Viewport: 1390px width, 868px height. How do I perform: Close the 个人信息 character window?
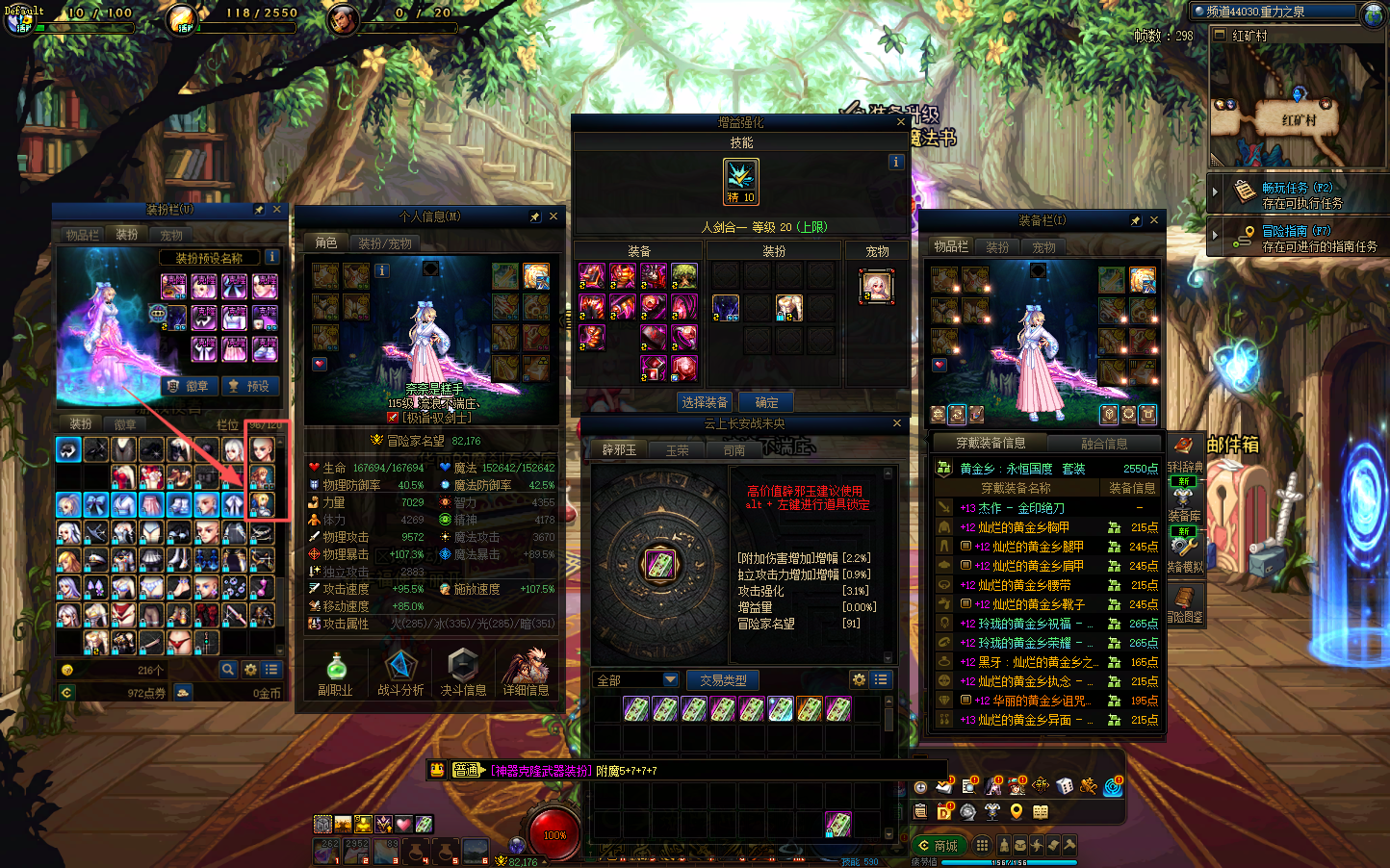click(553, 217)
